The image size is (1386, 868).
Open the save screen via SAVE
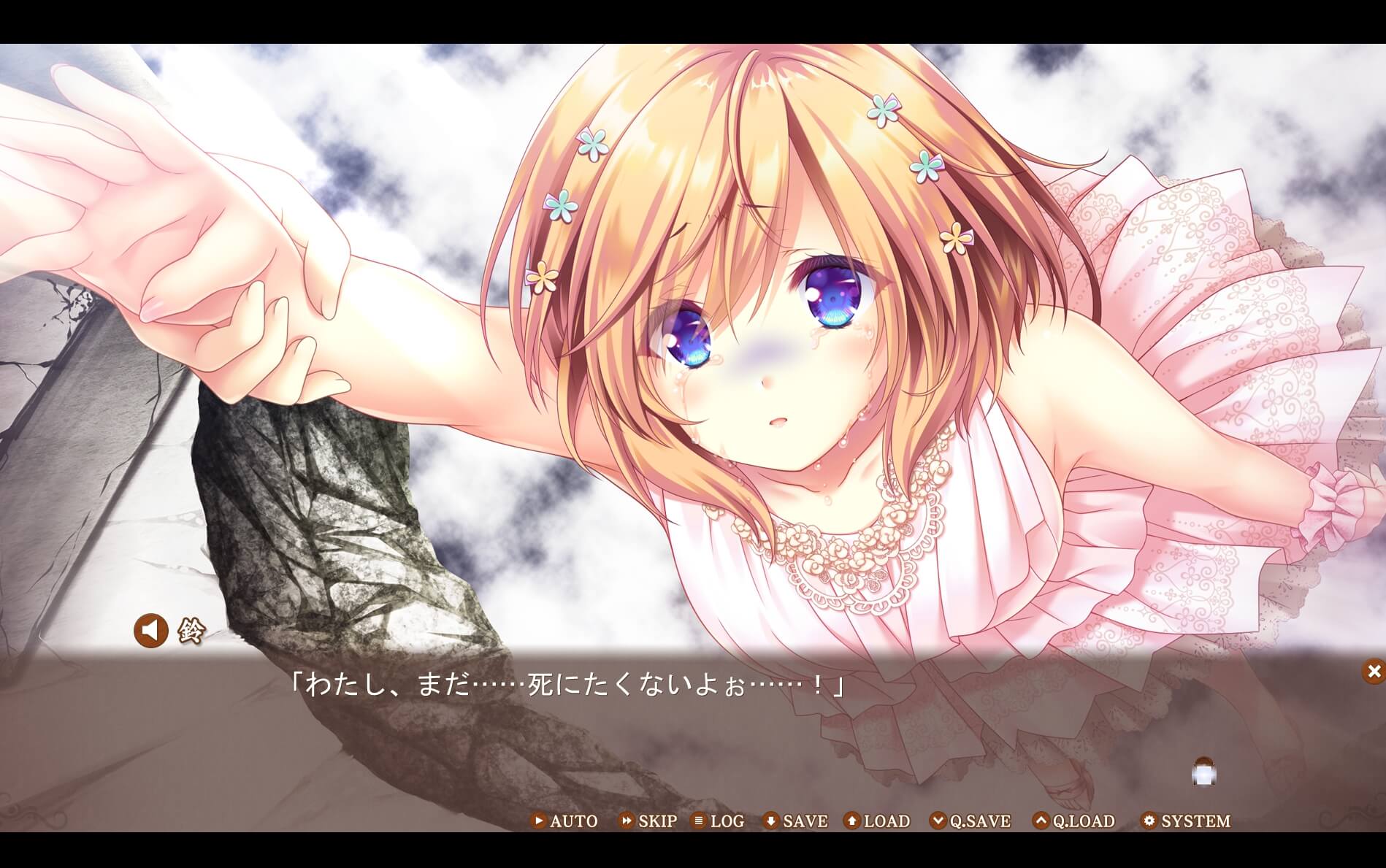(805, 821)
